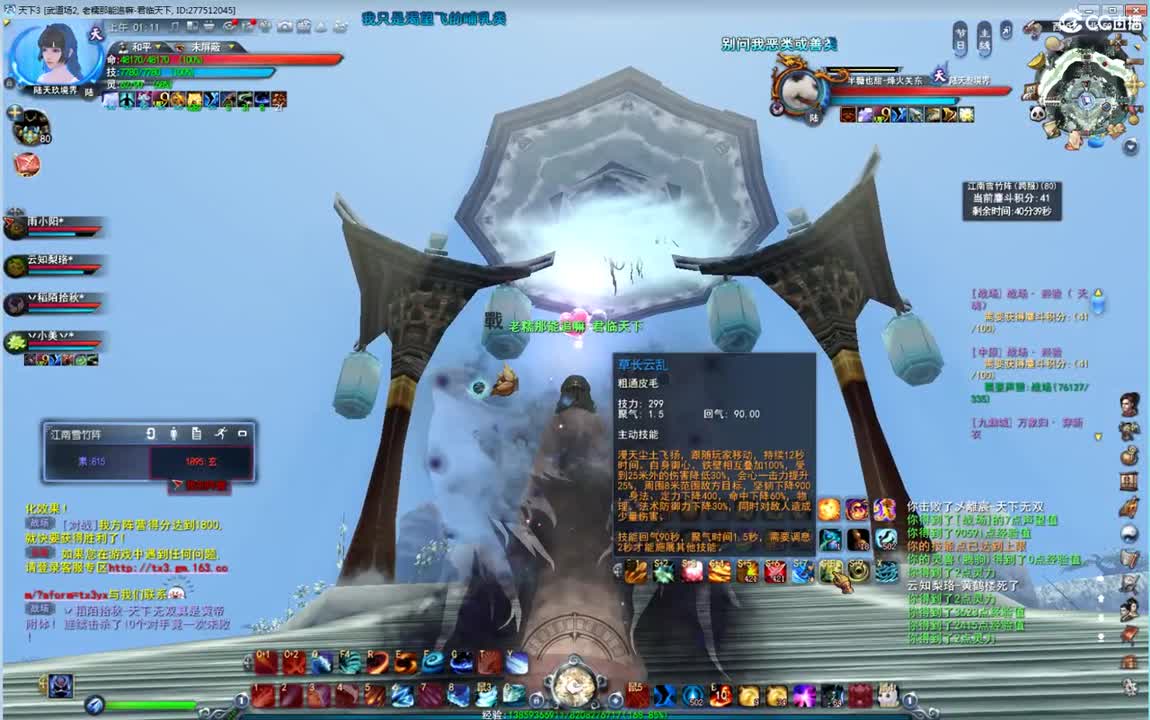
Task: Collapse minimap icons with the down-arrow button
Action: tap(1130, 146)
